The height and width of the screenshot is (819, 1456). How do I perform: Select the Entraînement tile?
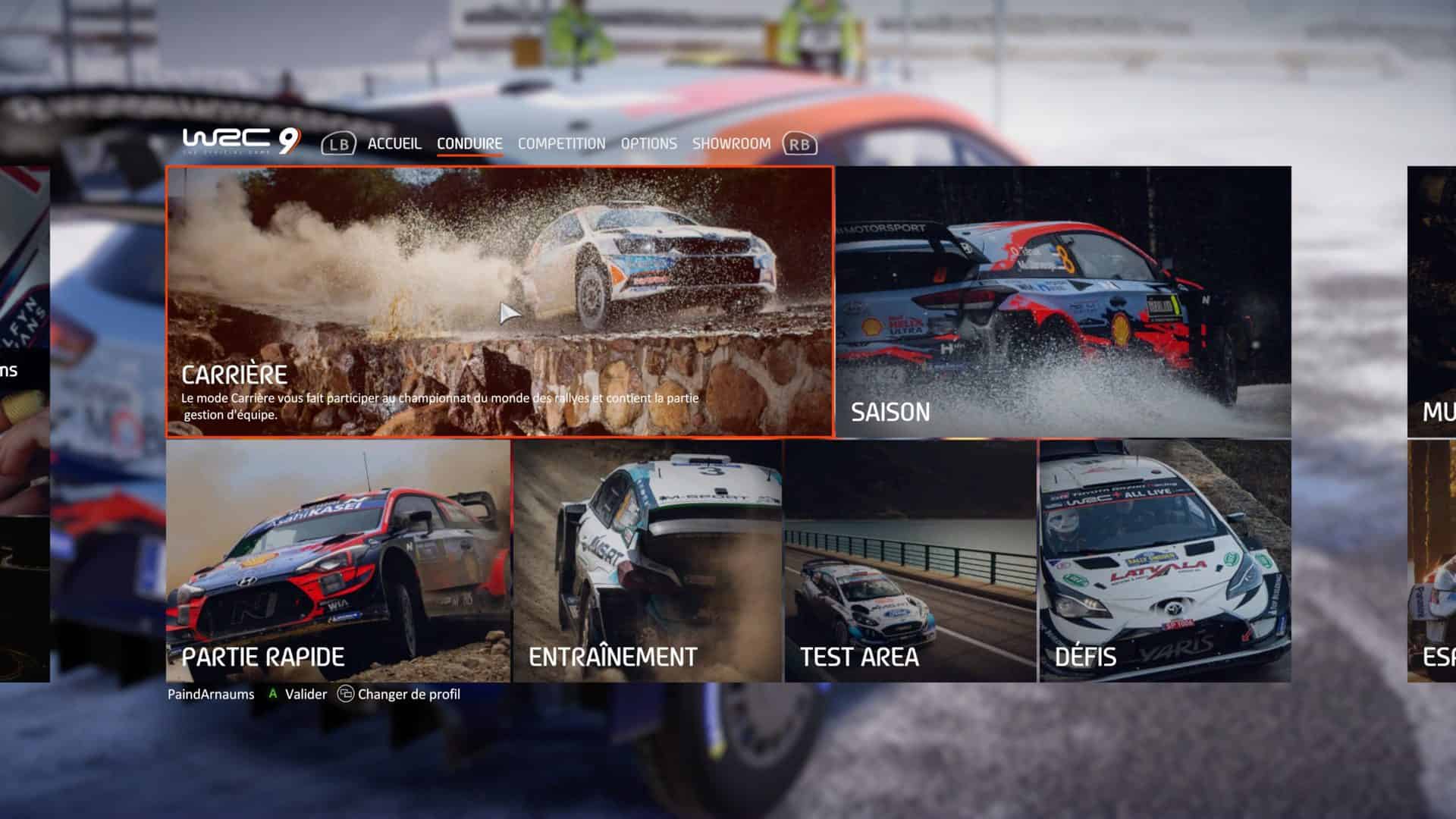tap(648, 561)
